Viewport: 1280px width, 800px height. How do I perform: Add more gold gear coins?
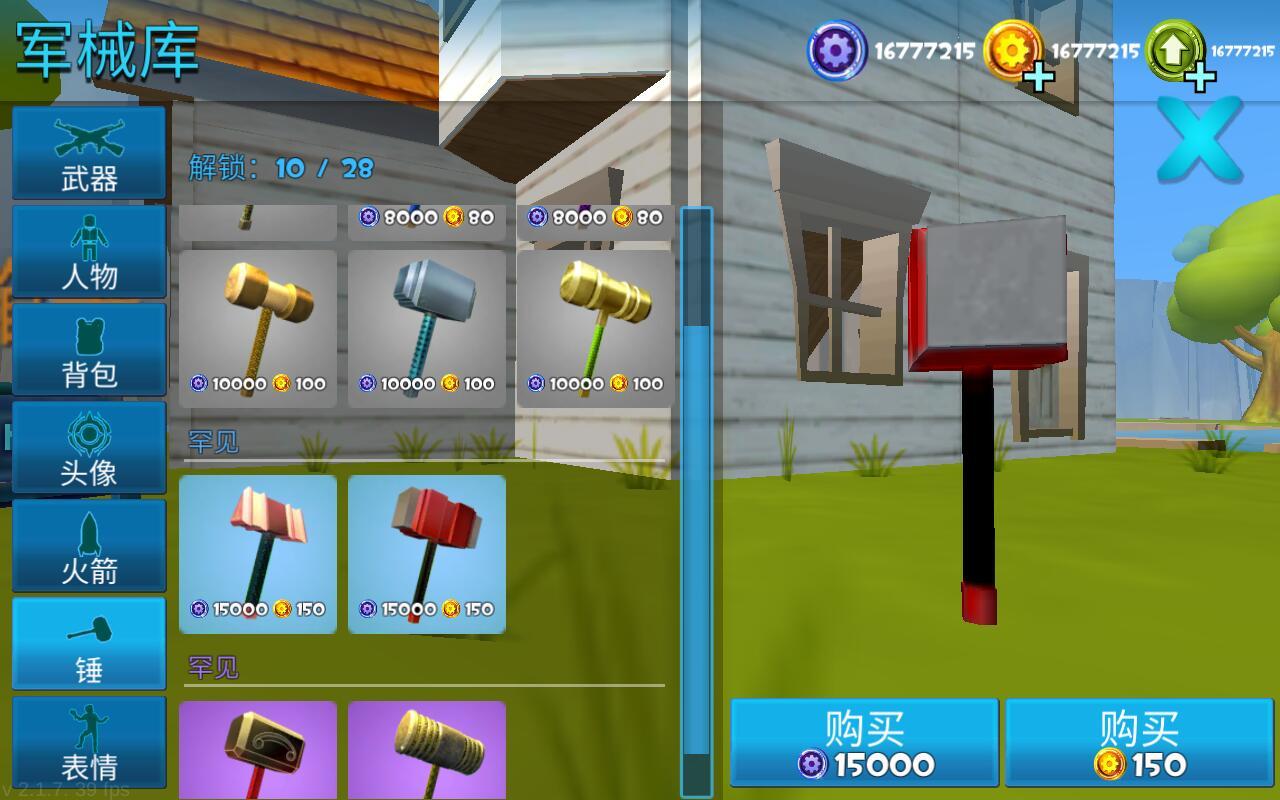(x=1039, y=76)
